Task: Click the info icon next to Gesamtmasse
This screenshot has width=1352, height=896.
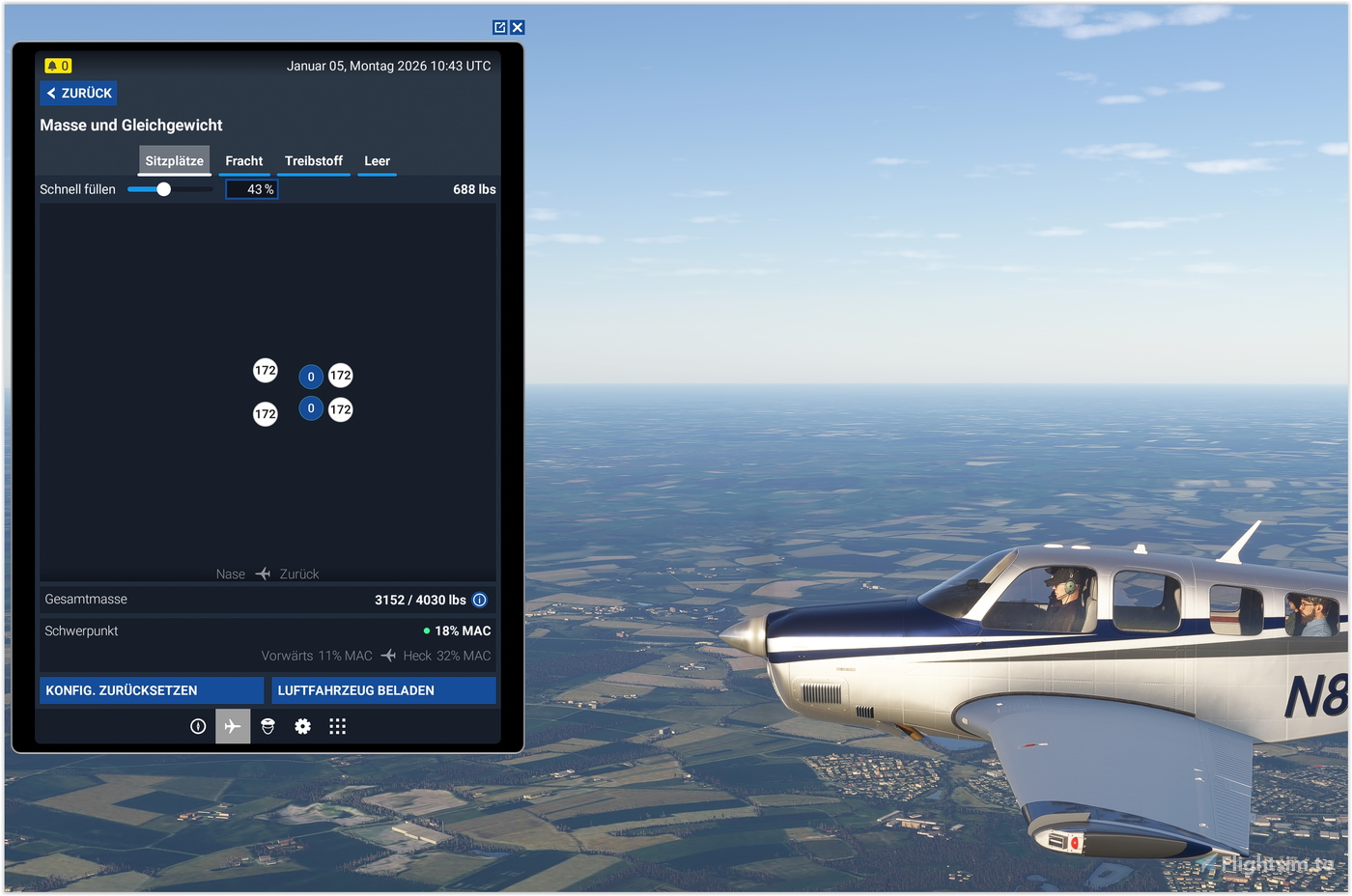Action: coord(479,600)
